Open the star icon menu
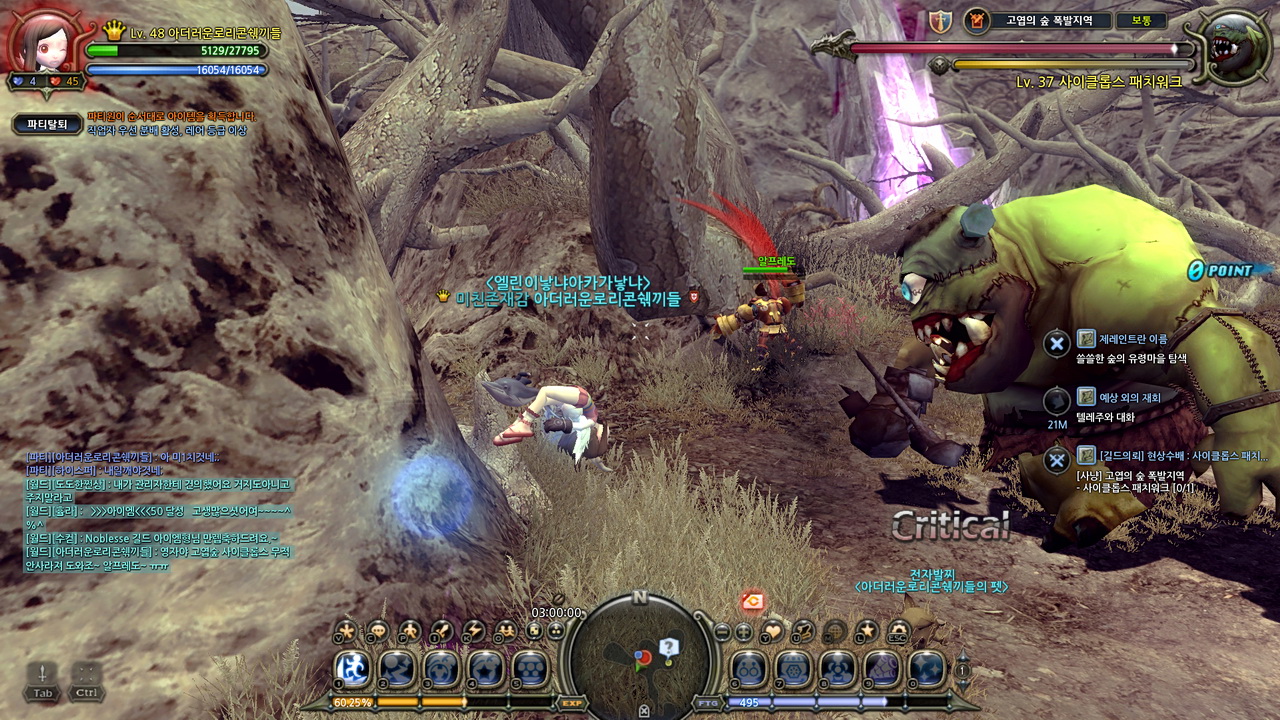 (867, 631)
